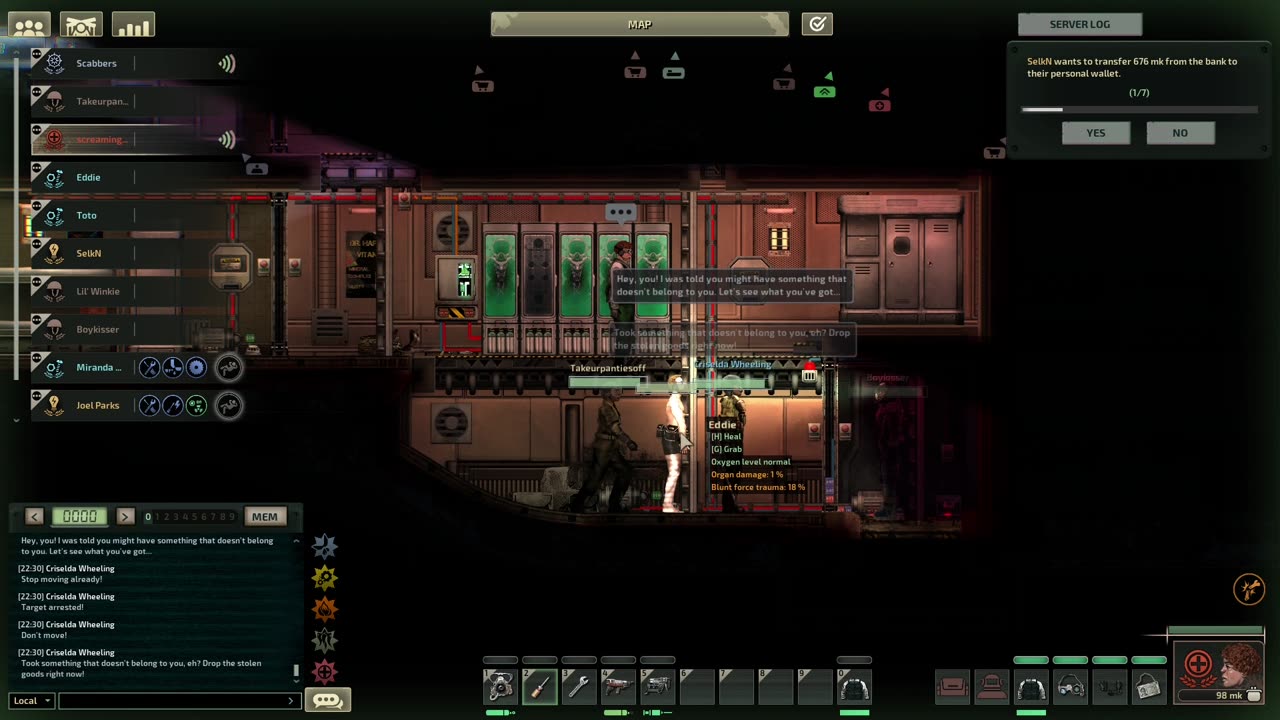Screen dimensions: 1280x720
Task: Select crew member Scabbers in the list
Action: click(96, 64)
